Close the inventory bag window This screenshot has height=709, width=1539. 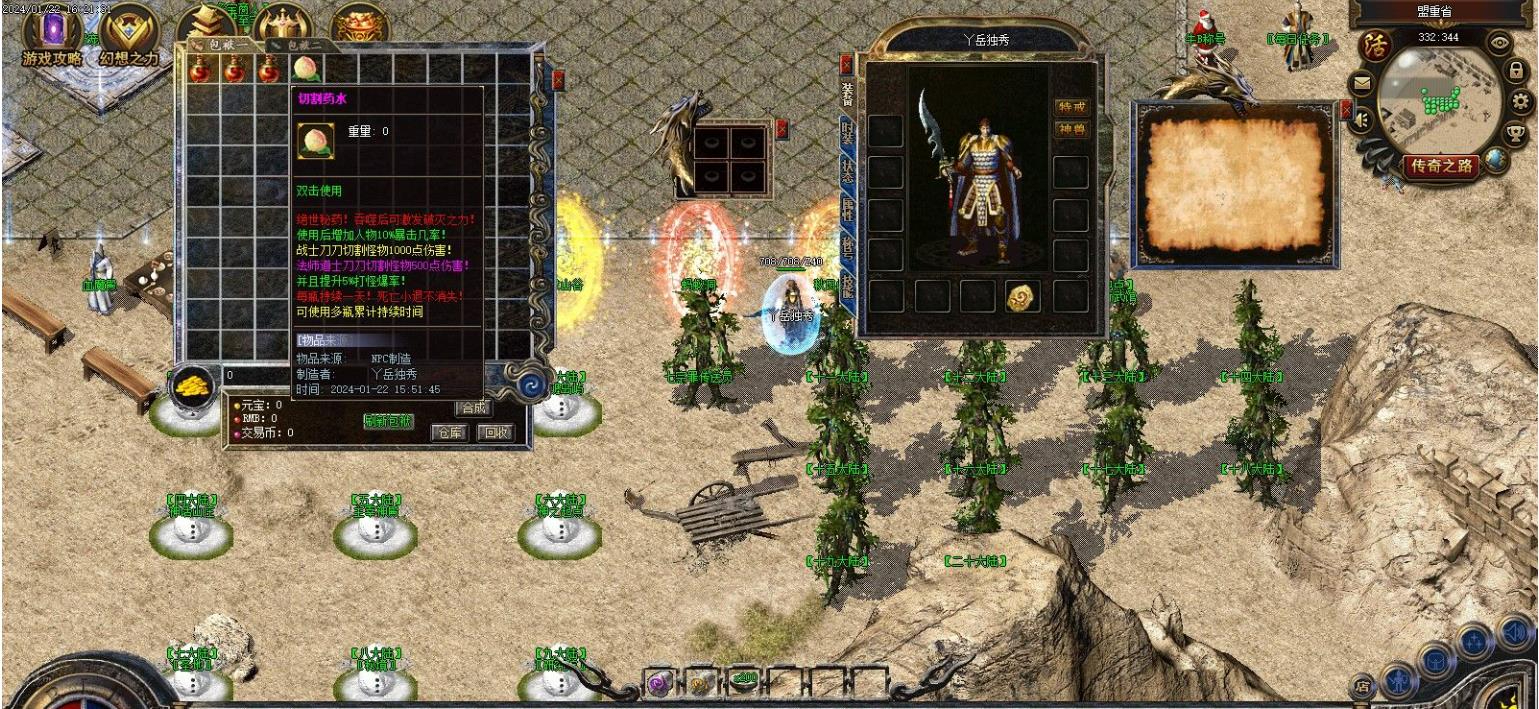tap(558, 81)
